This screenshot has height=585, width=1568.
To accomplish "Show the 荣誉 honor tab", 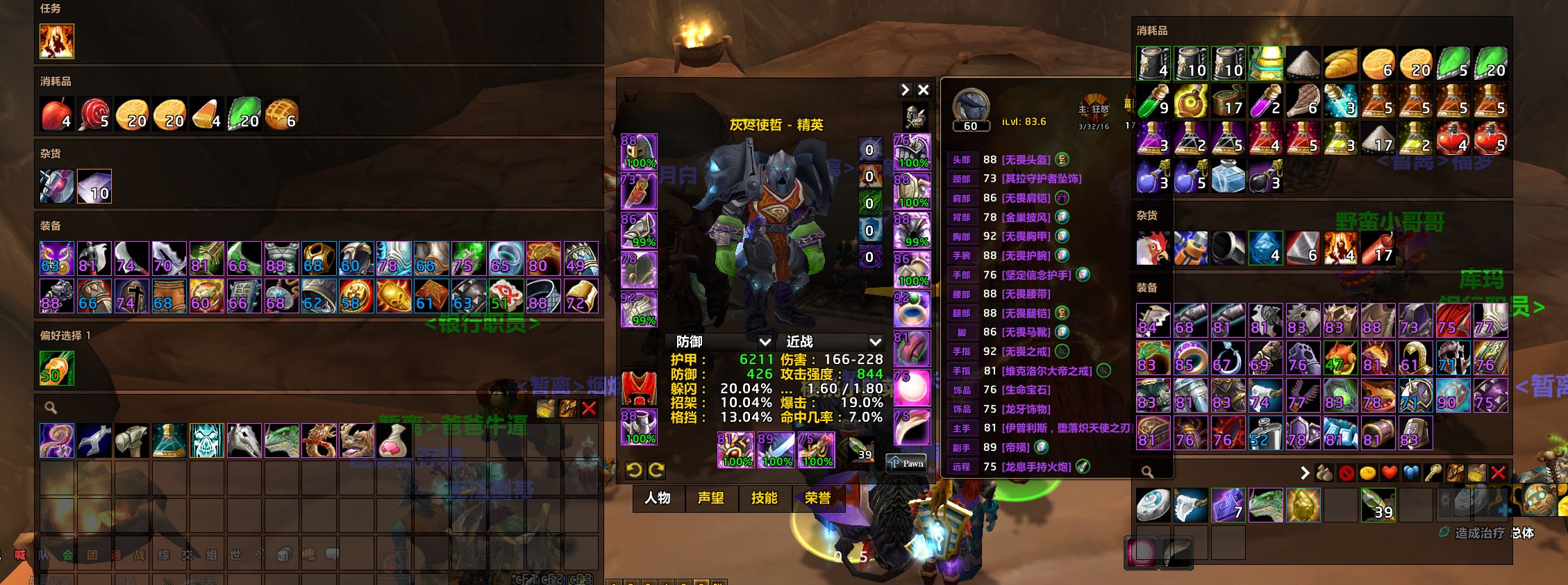I will point(817,498).
